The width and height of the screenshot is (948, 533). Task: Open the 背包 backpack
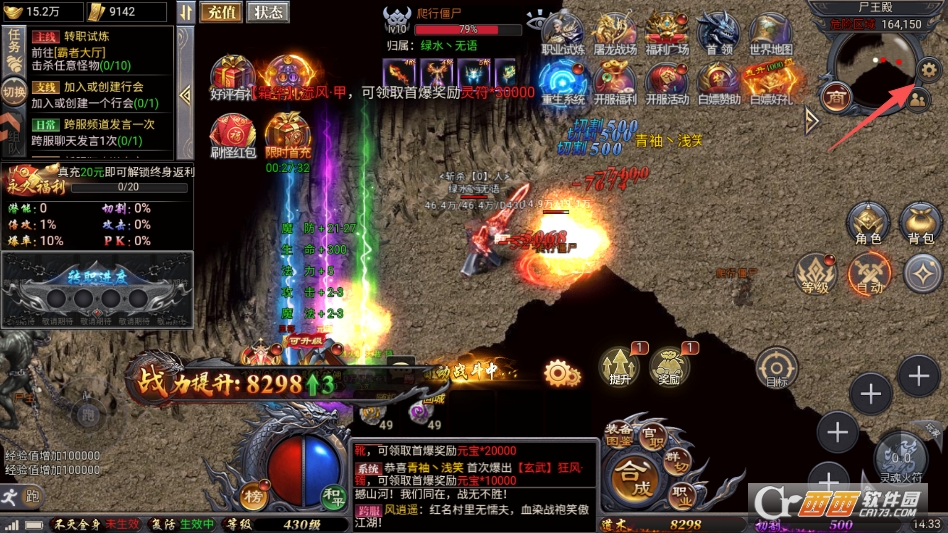click(920, 223)
